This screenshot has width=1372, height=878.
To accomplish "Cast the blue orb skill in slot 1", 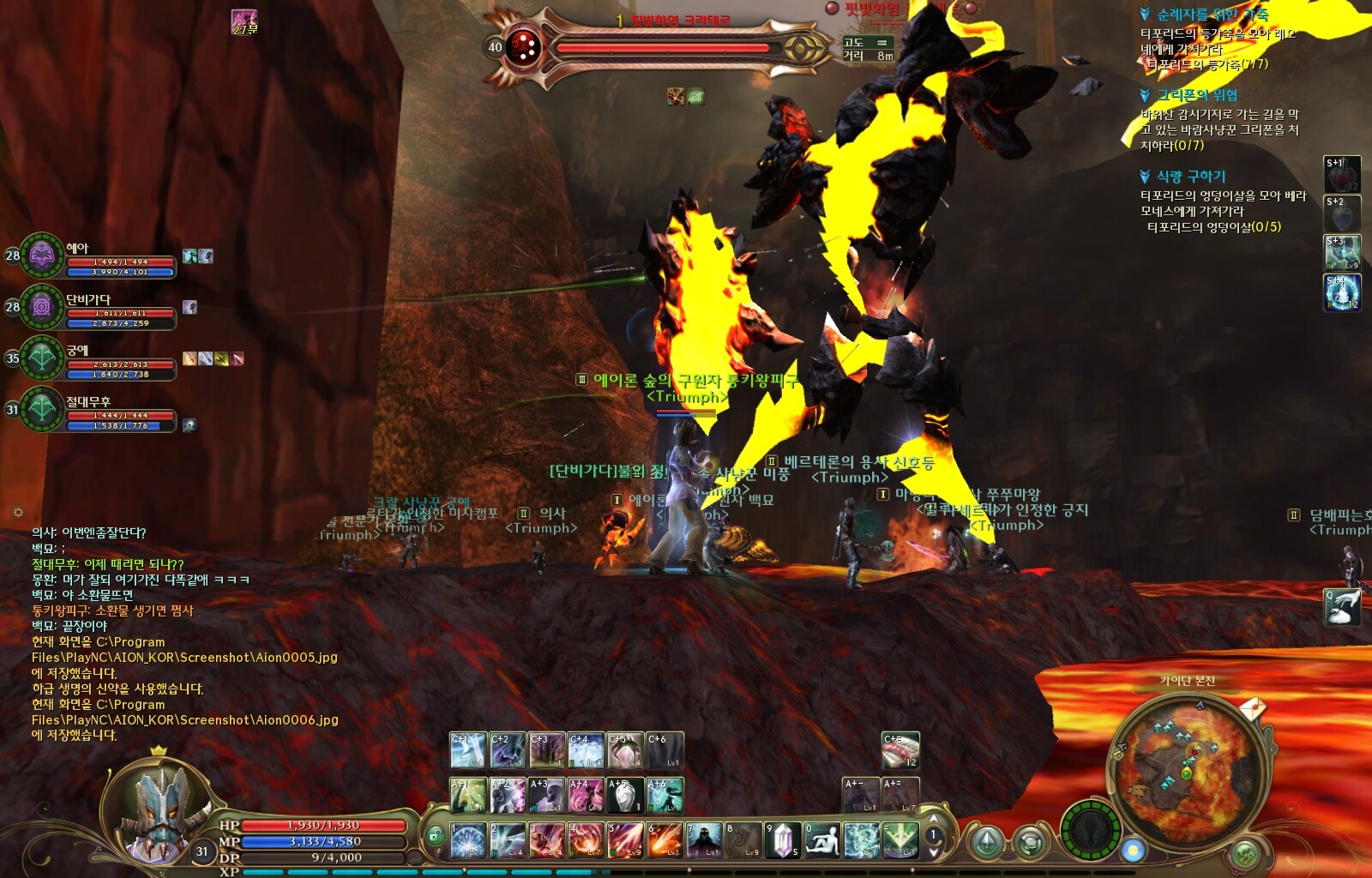I will coord(468,840).
